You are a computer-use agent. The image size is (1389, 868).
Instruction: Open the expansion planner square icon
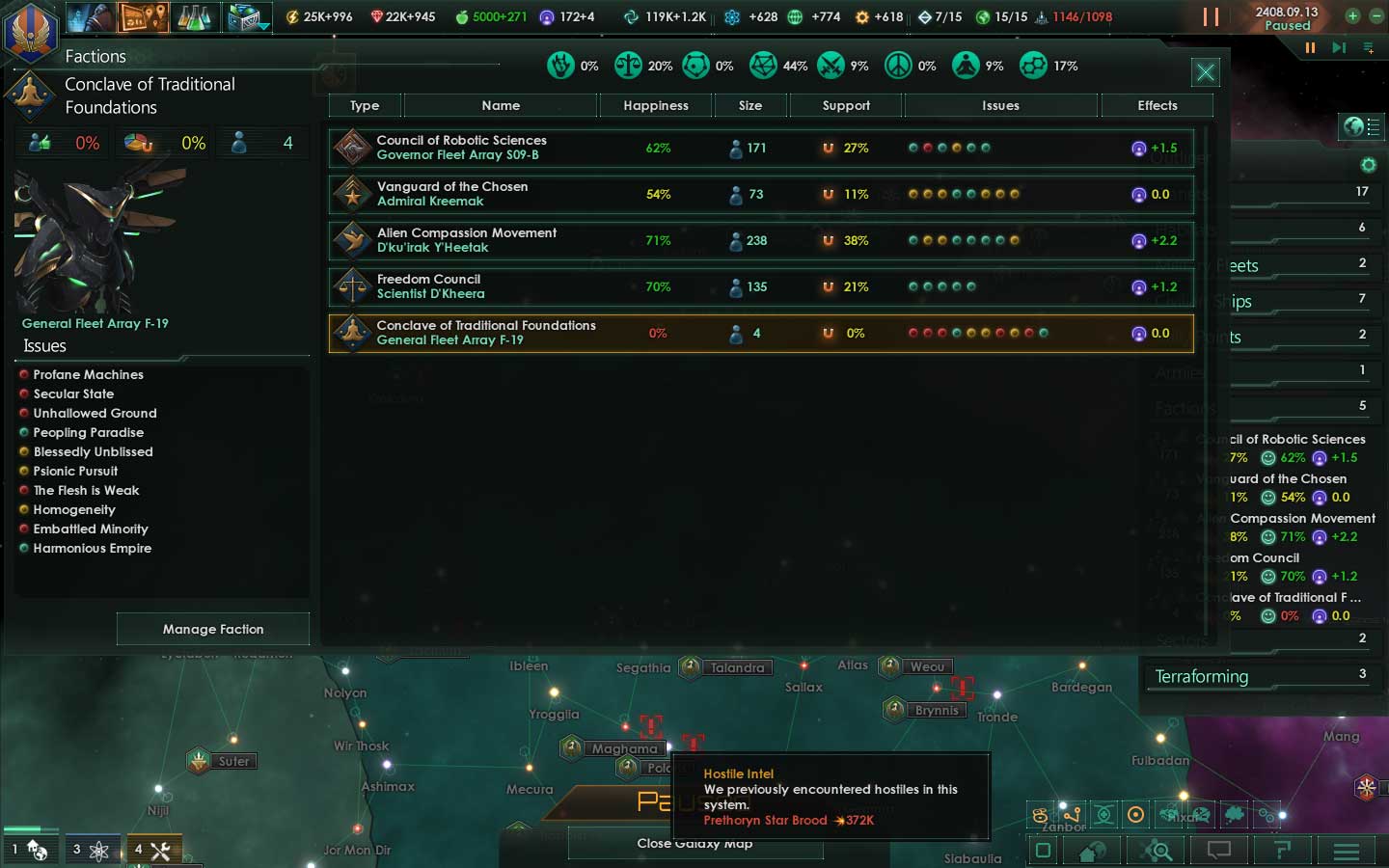1044,851
